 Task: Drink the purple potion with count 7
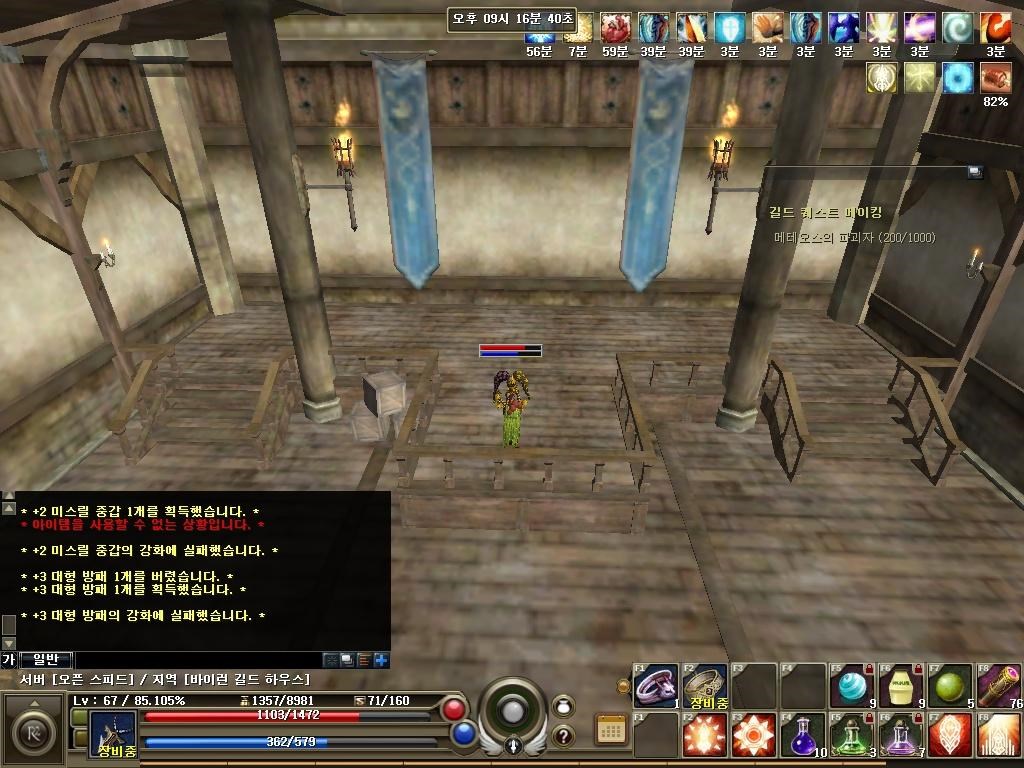coord(901,735)
